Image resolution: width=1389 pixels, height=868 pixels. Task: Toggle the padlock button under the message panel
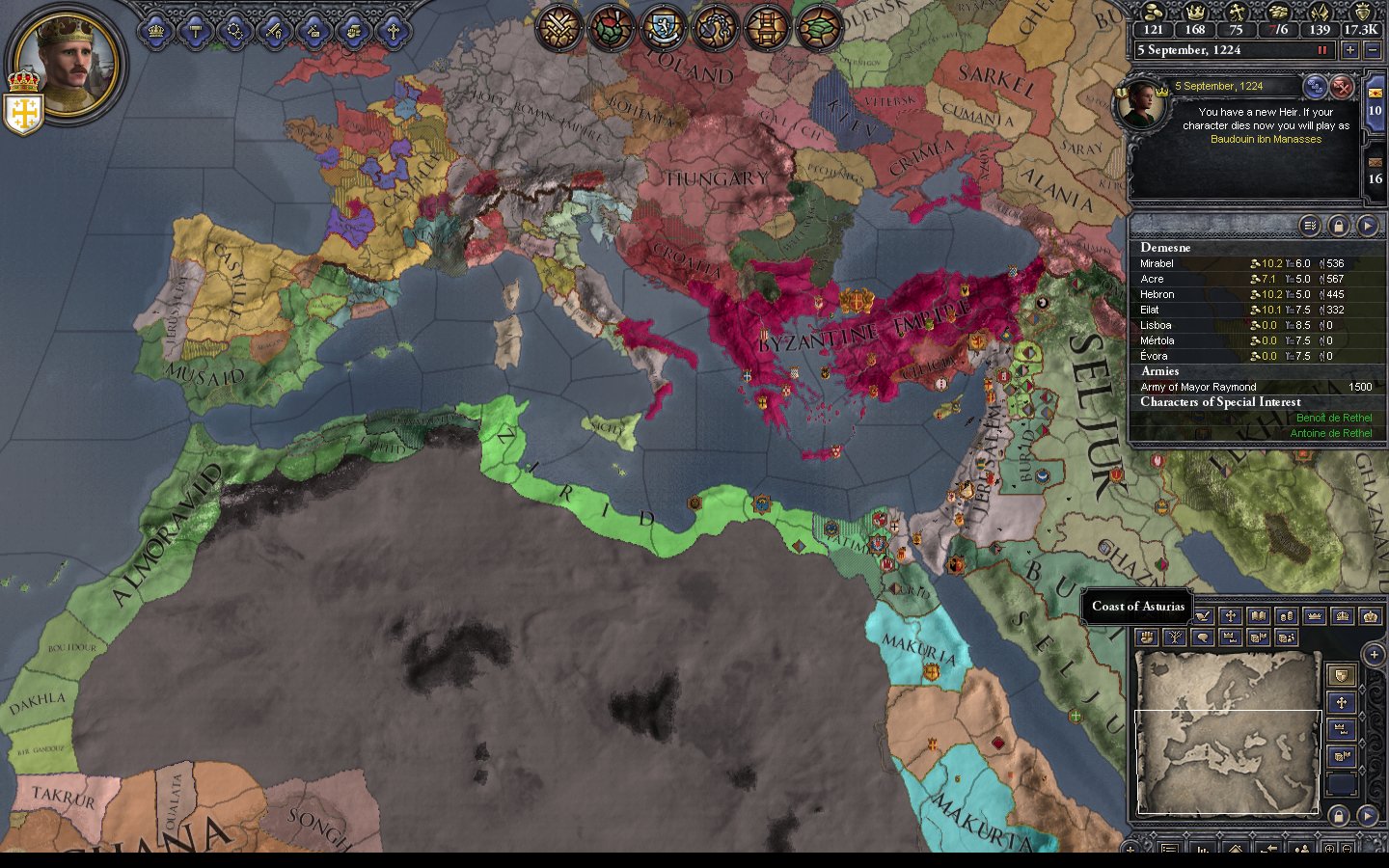coord(1338,226)
